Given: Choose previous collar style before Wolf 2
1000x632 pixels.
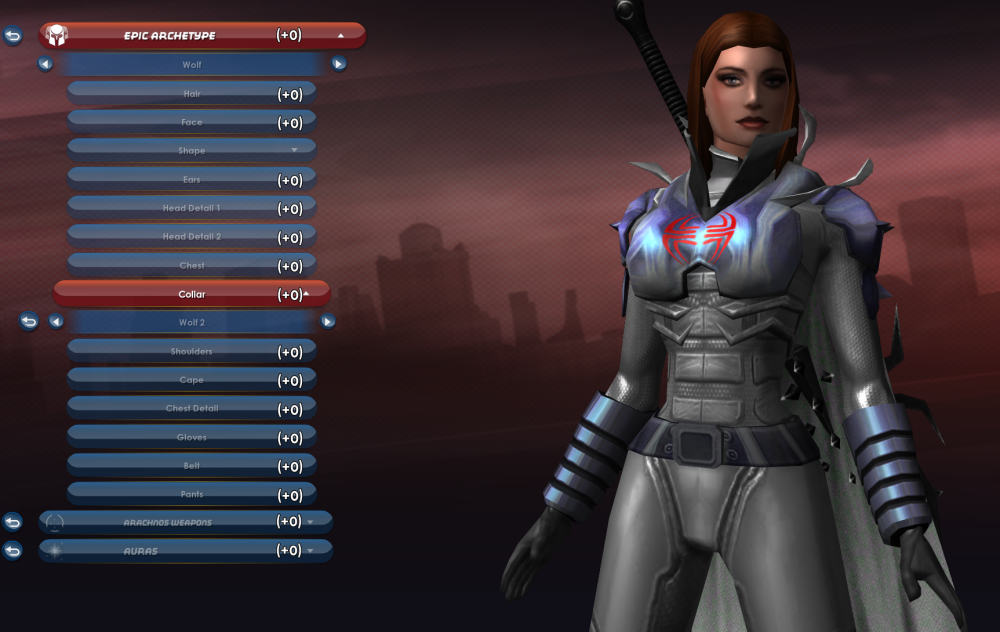Looking at the screenshot, I should coord(56,322).
